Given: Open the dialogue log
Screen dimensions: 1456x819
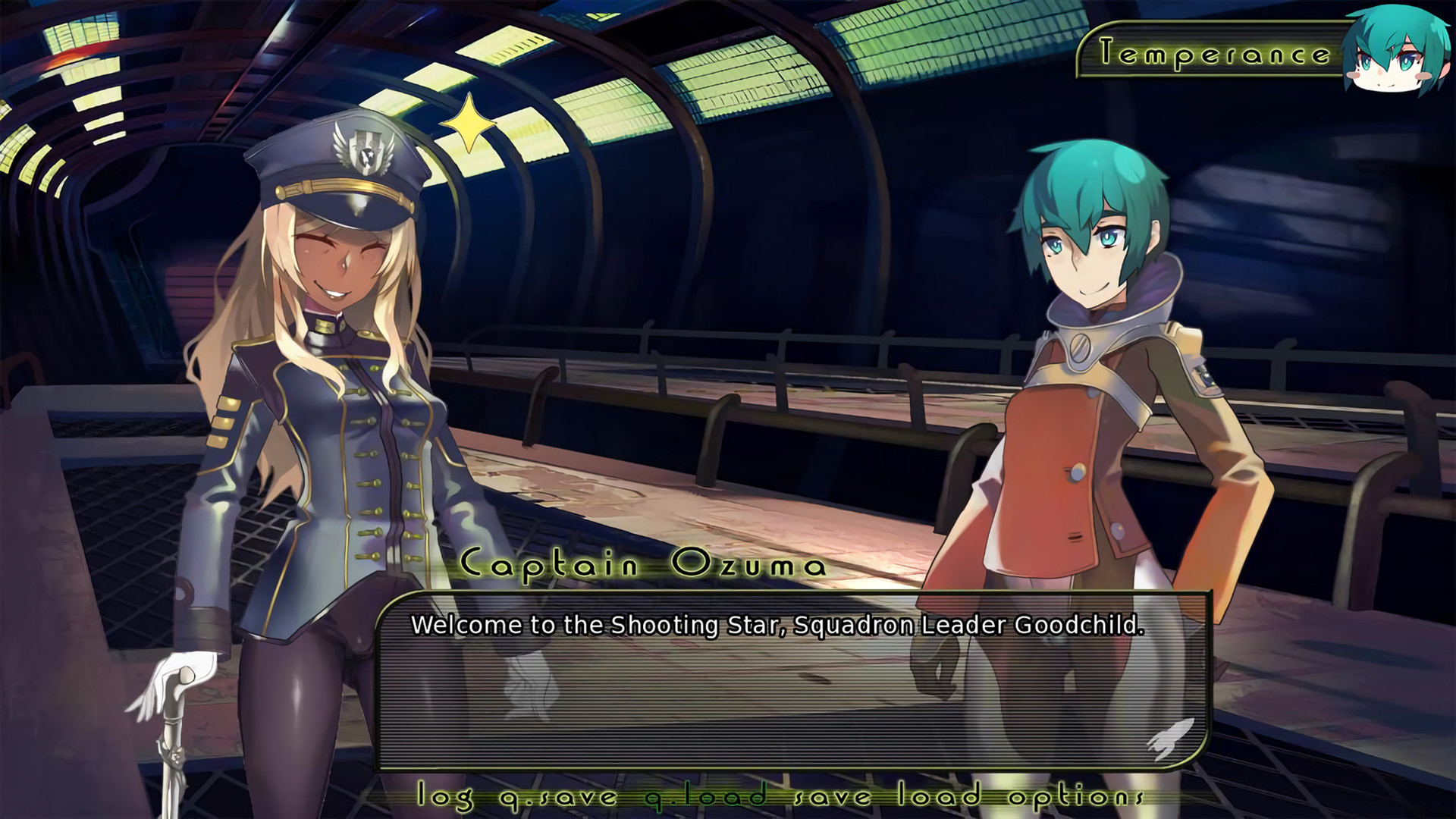Looking at the screenshot, I should click(x=446, y=797).
